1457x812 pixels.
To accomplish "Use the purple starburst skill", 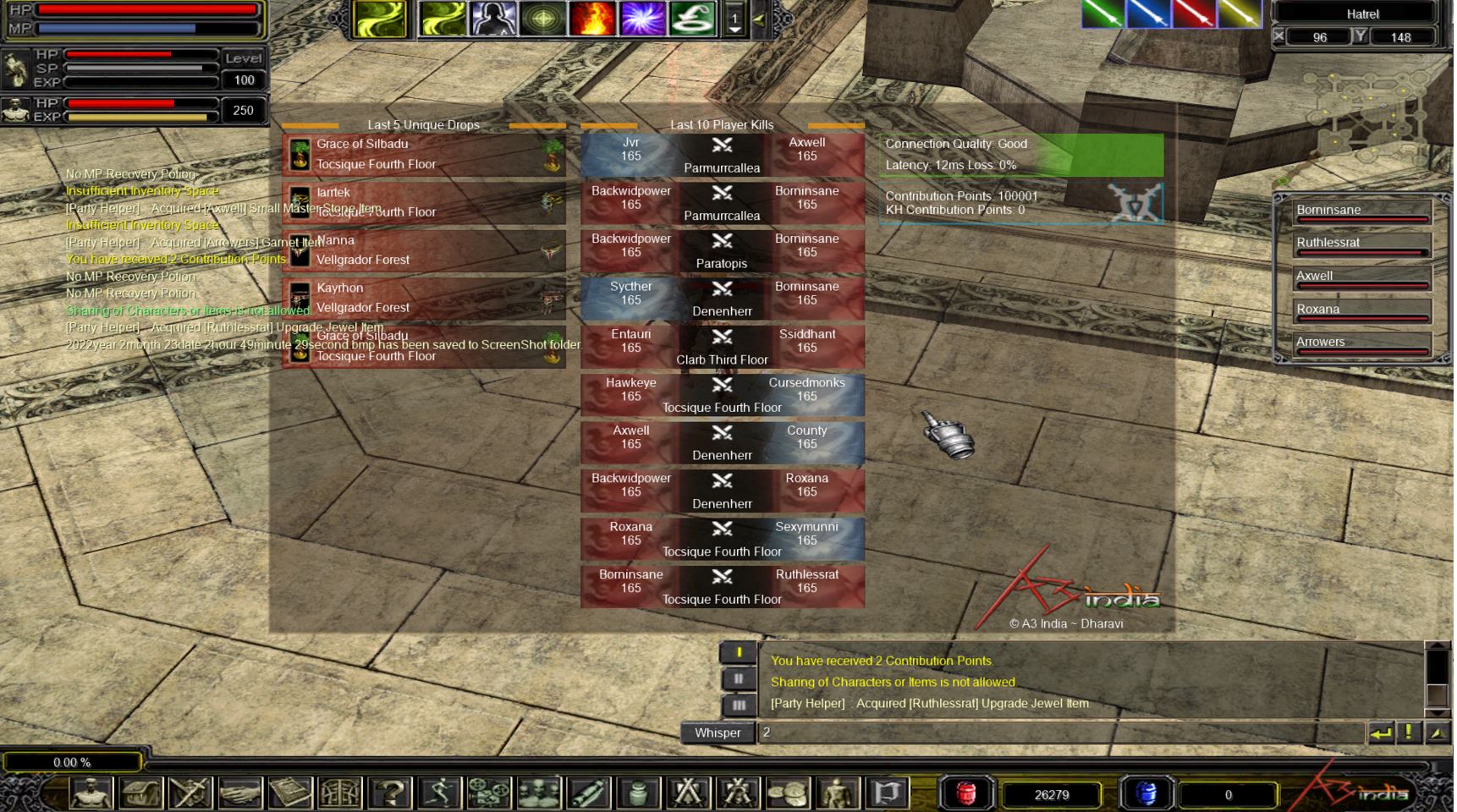I will pos(642,19).
